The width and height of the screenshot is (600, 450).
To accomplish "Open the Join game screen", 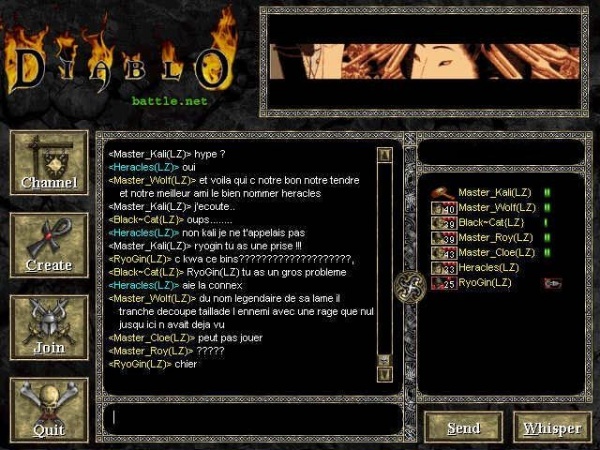I will point(48,329).
